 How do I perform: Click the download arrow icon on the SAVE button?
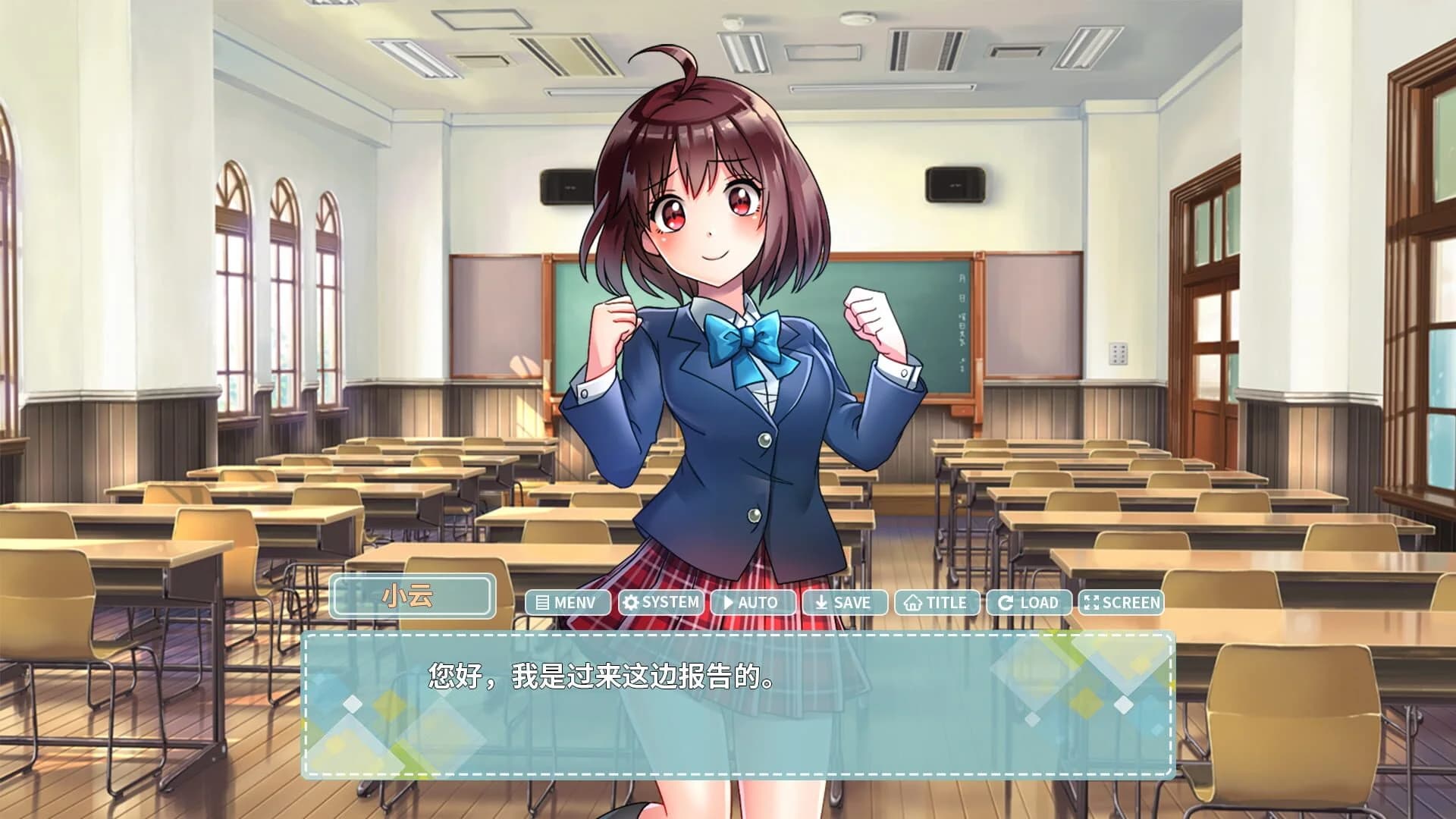click(820, 603)
